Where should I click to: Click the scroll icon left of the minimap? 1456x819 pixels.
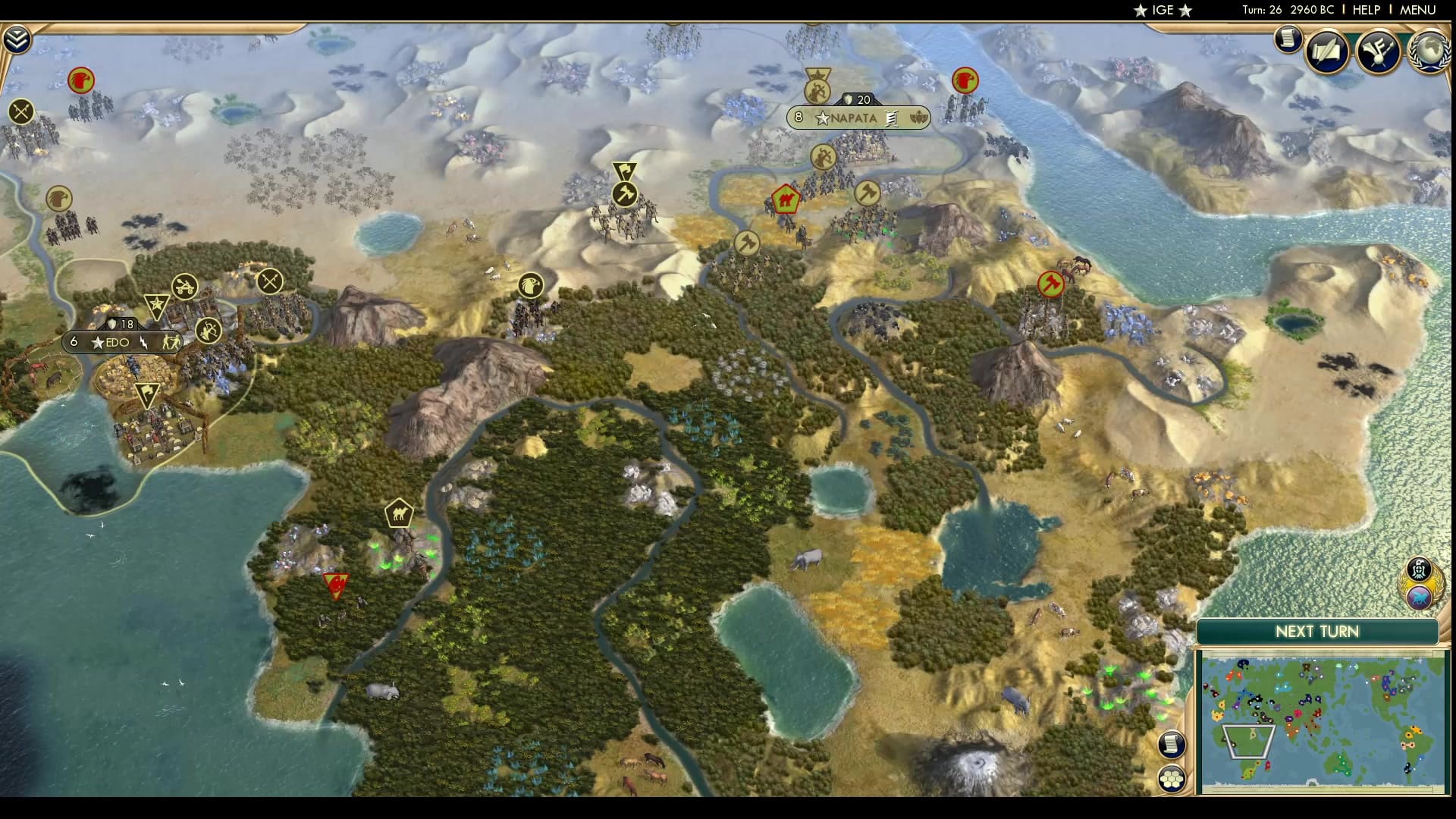point(1172,742)
